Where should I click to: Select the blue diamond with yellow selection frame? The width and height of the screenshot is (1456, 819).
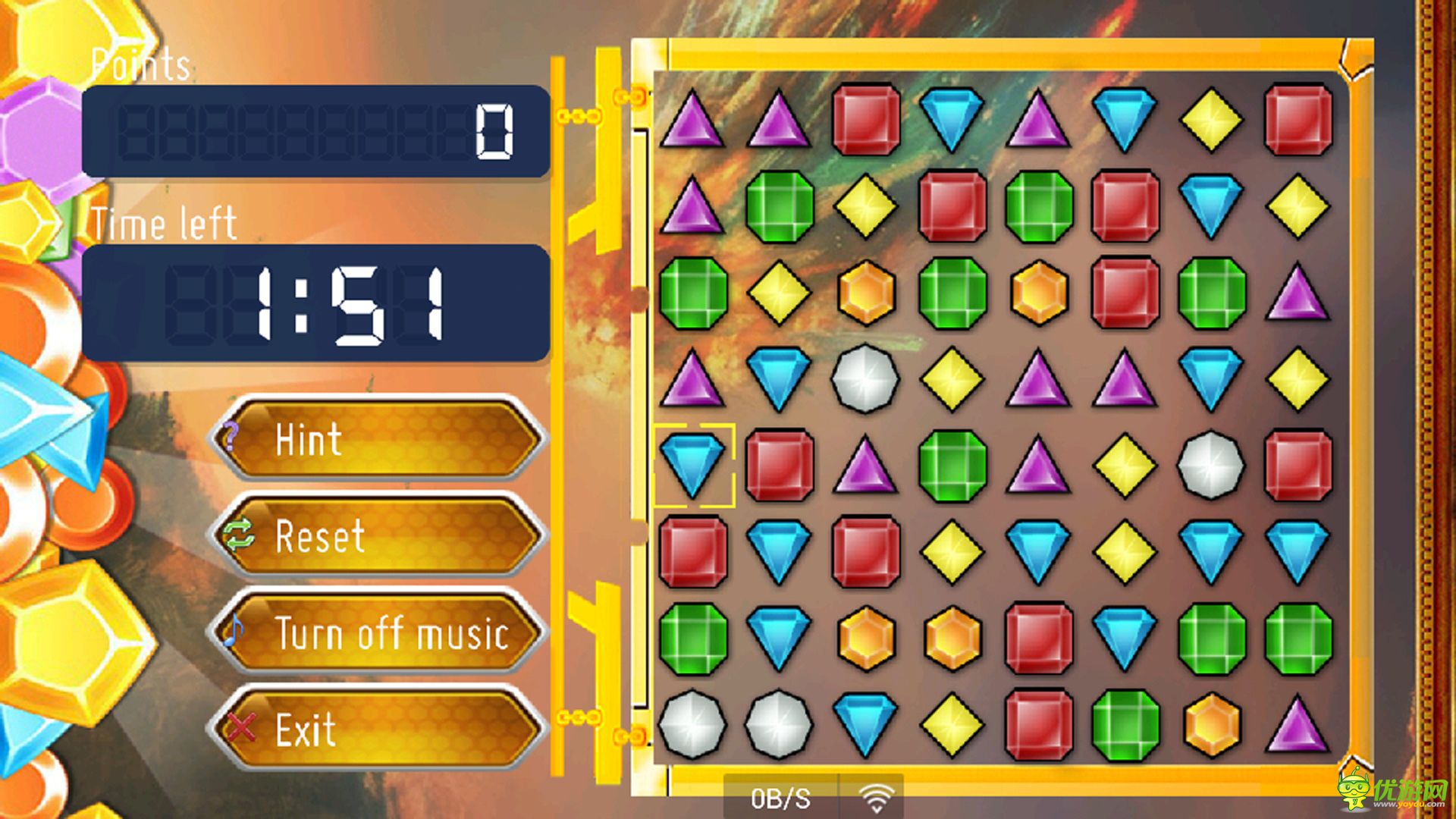[x=692, y=465]
